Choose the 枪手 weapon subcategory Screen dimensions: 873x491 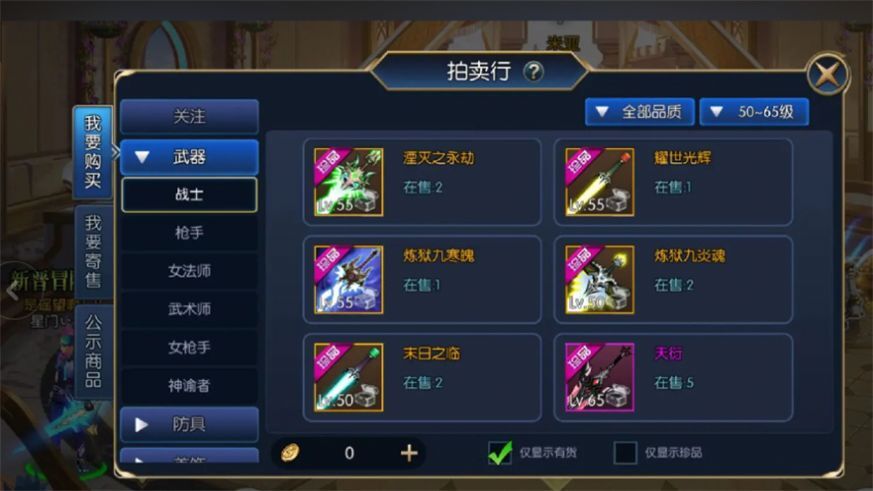[189, 233]
